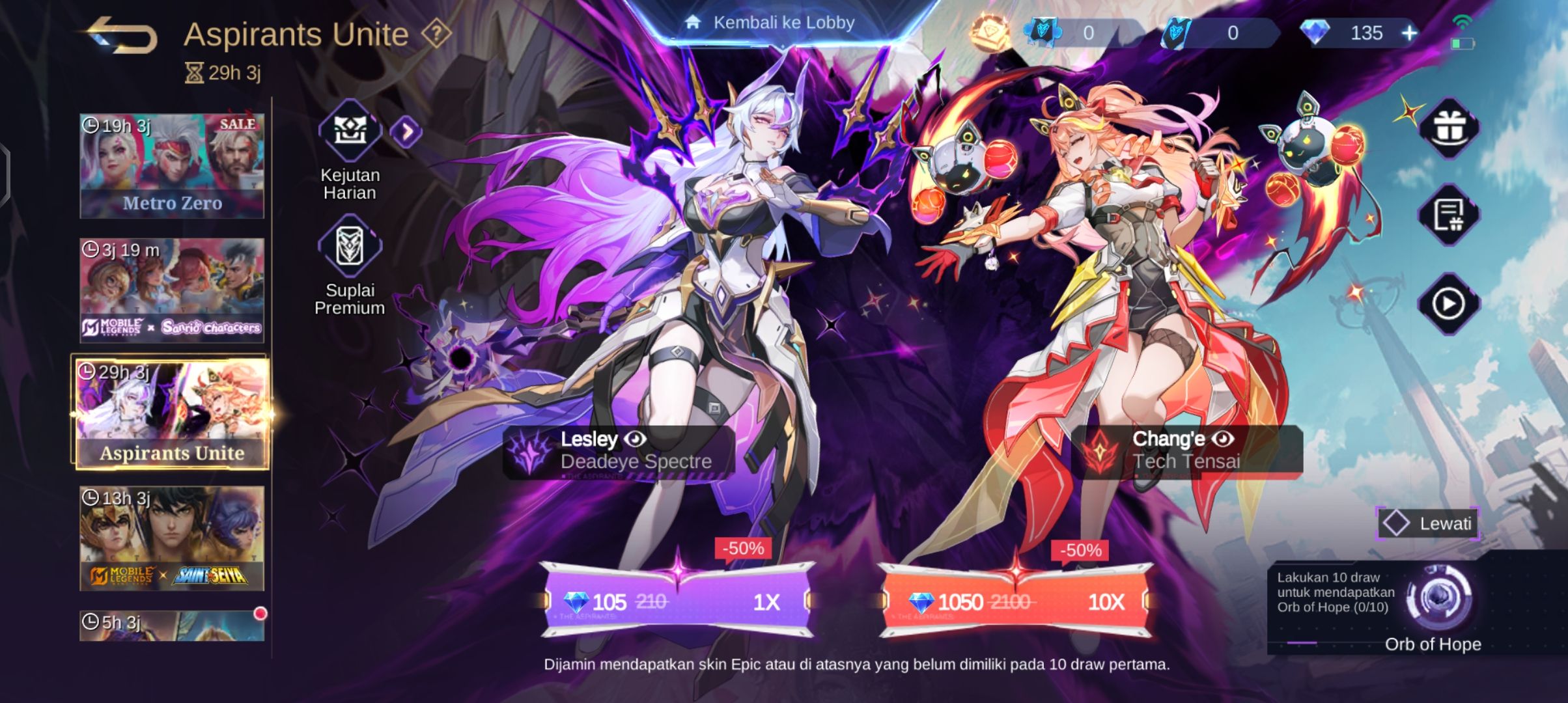Preview Lesley Deadeye Spectre skin
Screen dimensions: 1568x703
tap(635, 439)
